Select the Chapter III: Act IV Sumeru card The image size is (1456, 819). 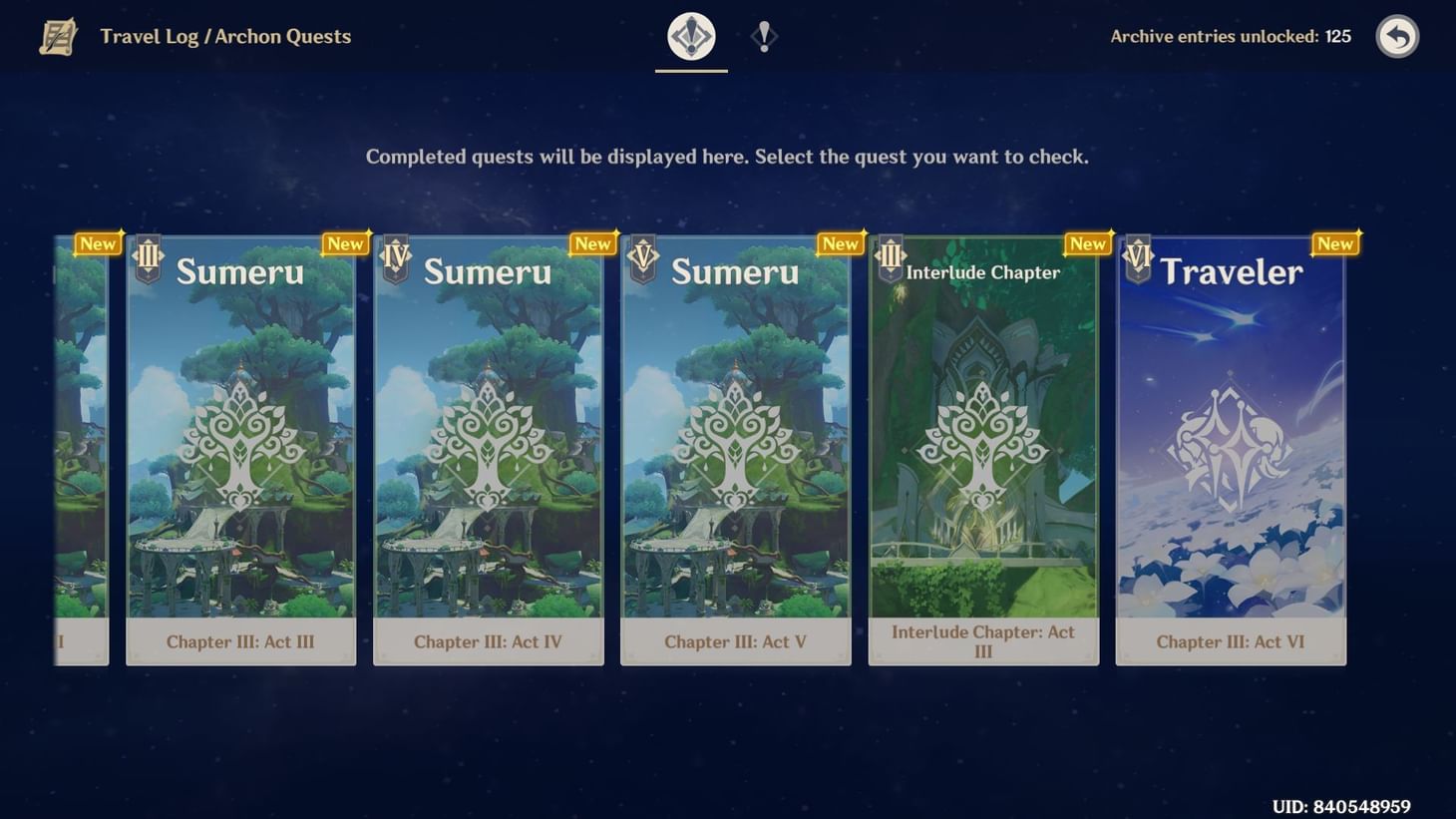point(488,449)
